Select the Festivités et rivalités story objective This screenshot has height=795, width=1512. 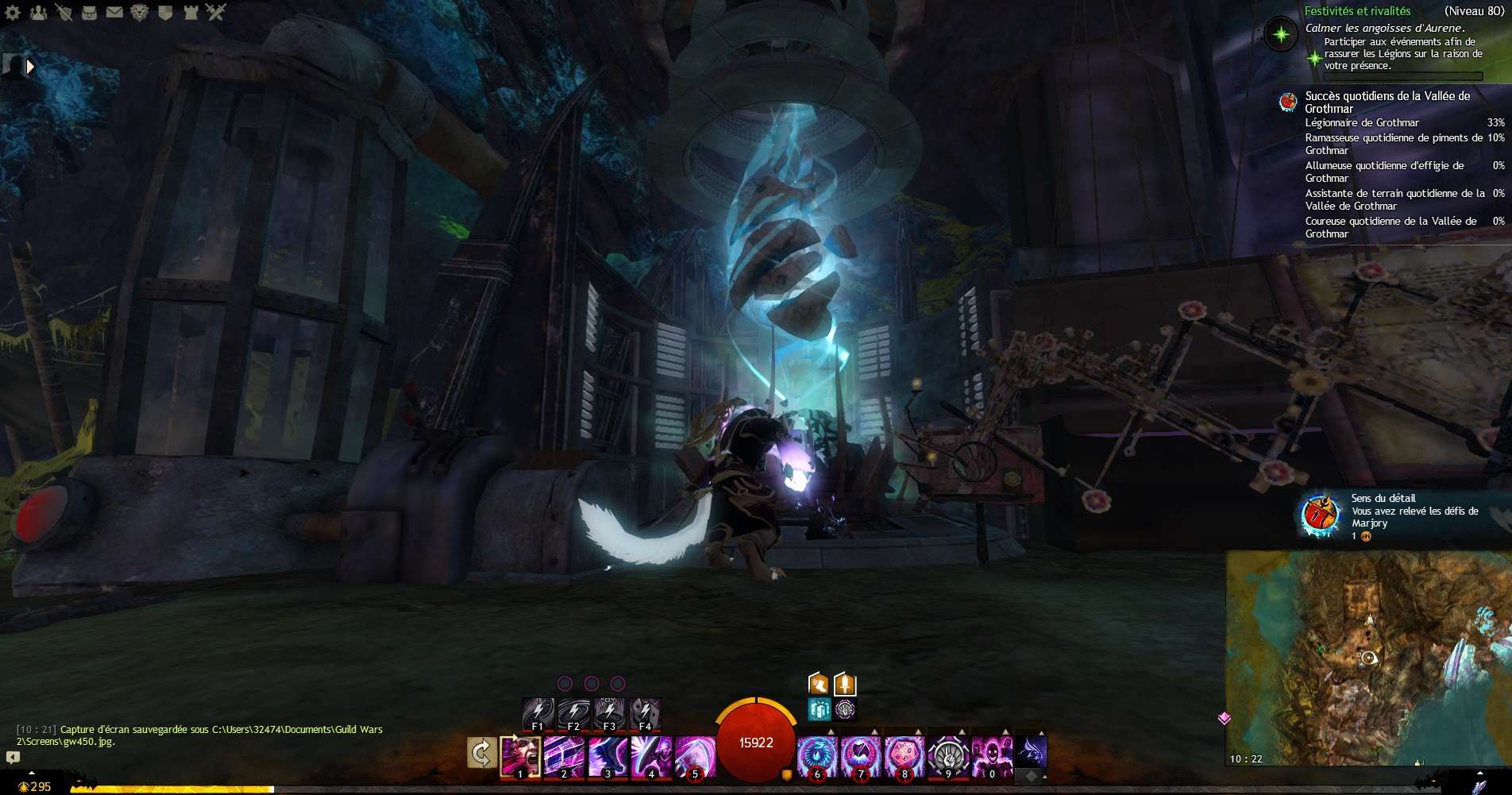pos(1357,11)
